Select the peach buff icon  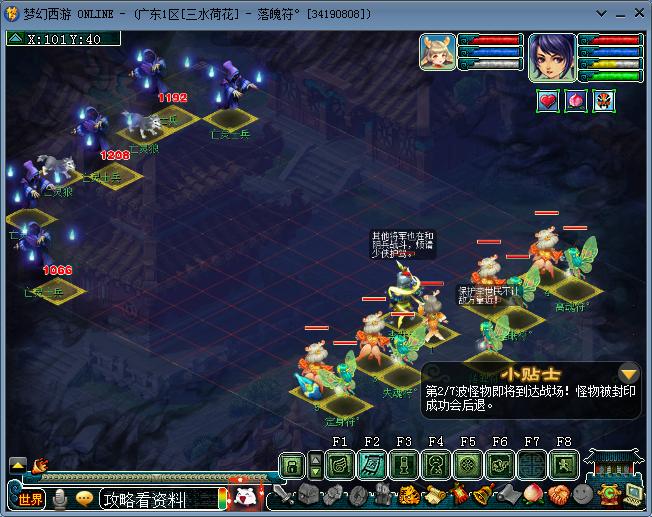point(576,100)
